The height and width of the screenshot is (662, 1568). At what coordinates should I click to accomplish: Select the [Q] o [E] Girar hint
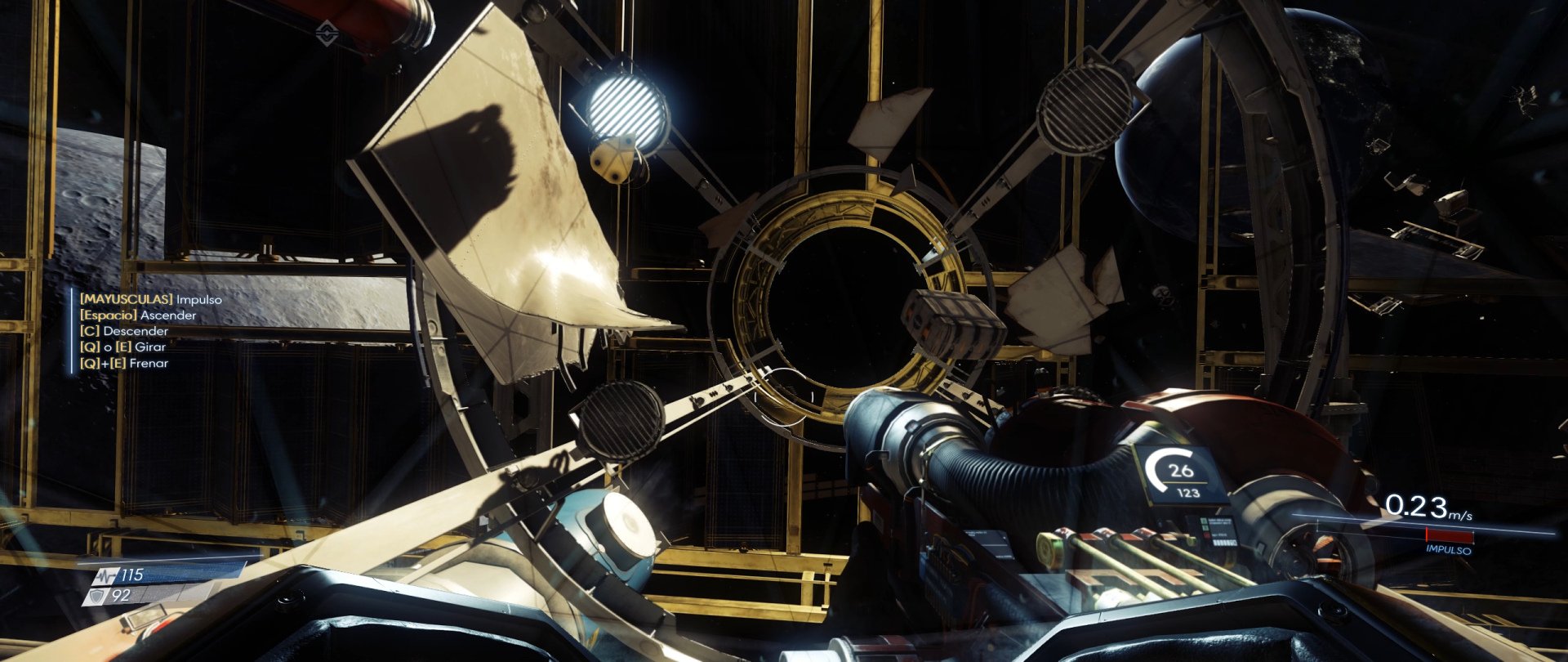click(x=123, y=347)
